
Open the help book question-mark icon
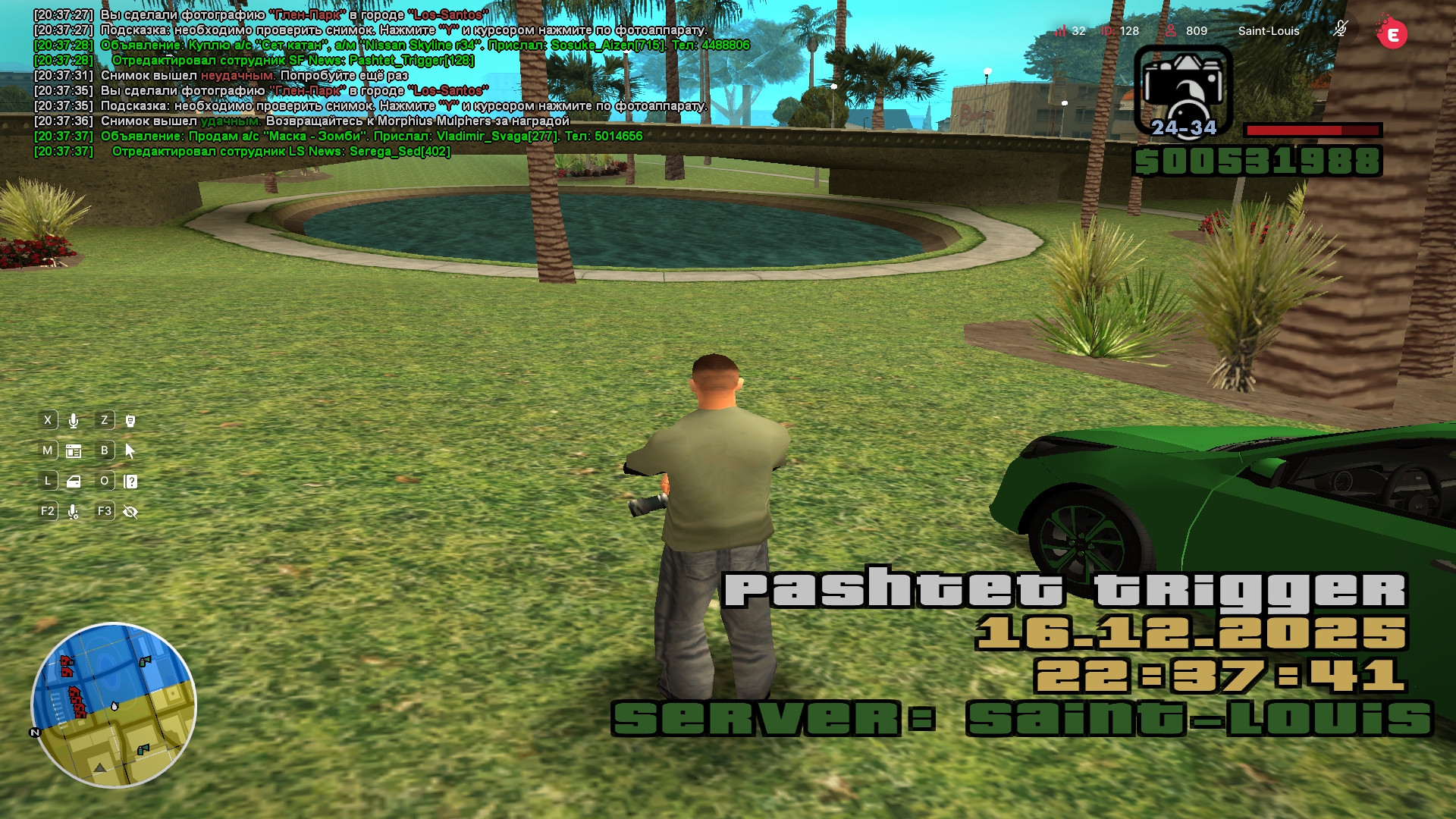pyautogui.click(x=130, y=482)
